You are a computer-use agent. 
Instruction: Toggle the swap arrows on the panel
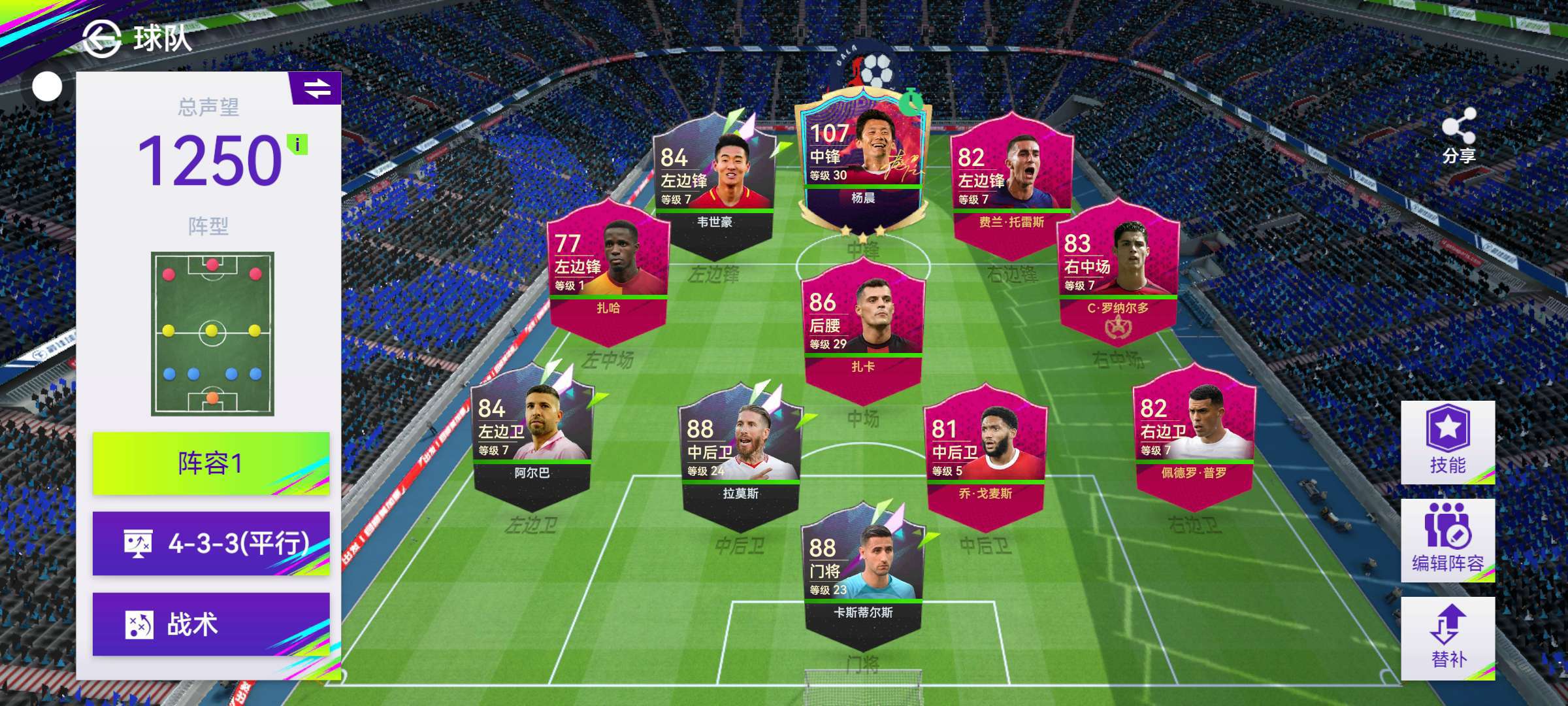(x=317, y=88)
